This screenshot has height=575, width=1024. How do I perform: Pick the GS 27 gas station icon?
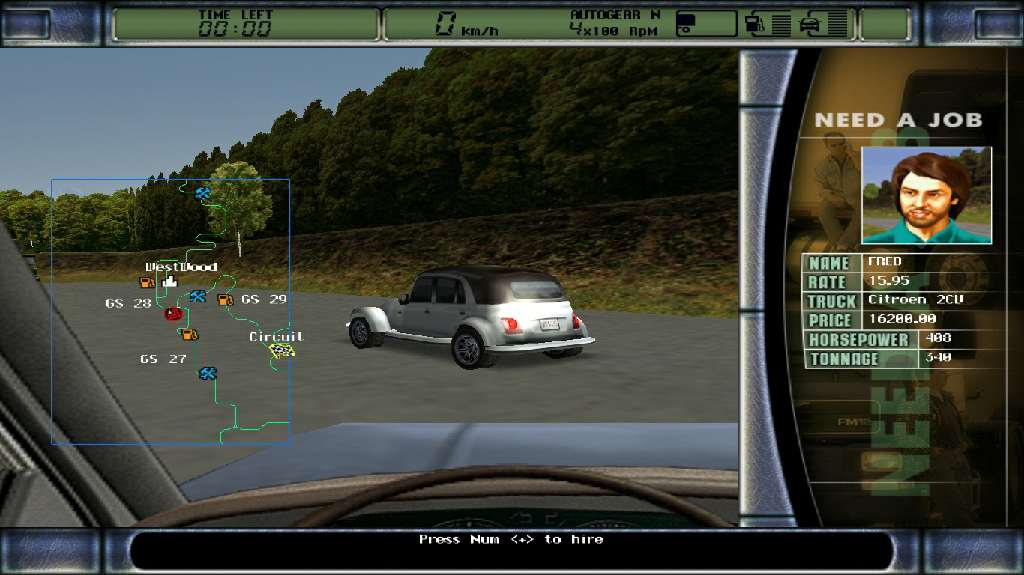click(x=189, y=334)
